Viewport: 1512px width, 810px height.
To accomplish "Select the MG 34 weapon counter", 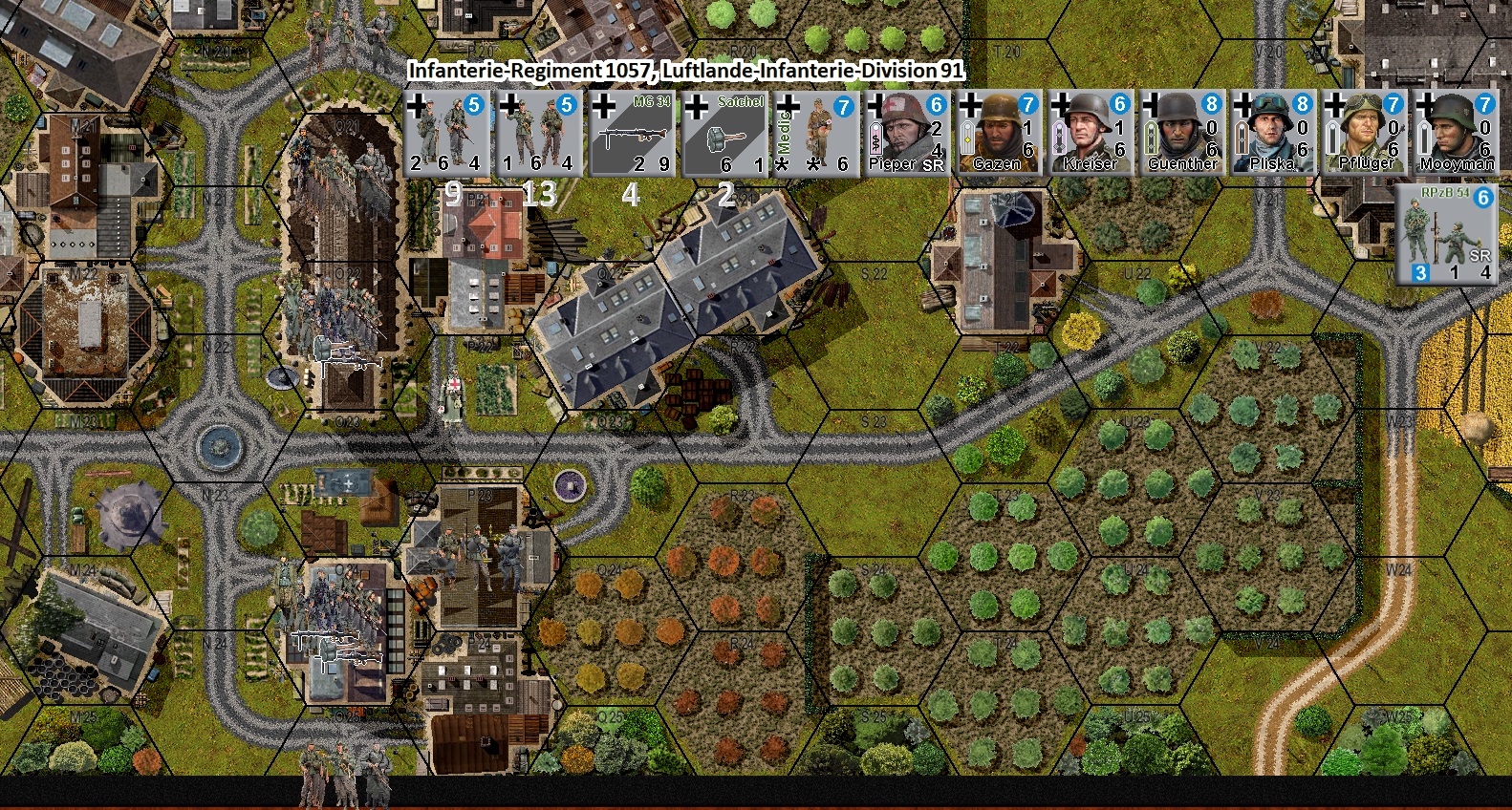I will pos(633,134).
